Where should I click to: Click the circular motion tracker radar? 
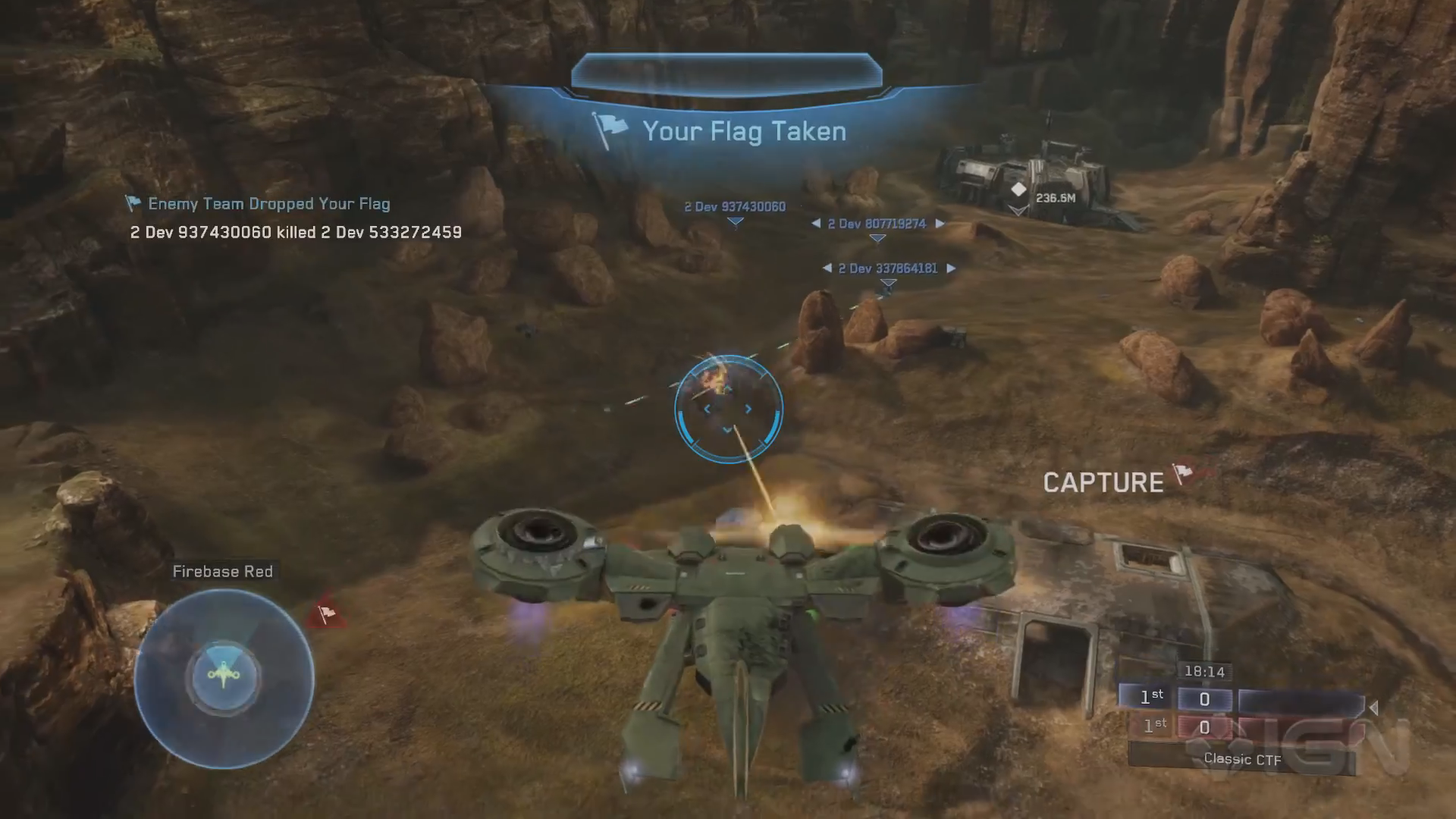click(x=224, y=677)
